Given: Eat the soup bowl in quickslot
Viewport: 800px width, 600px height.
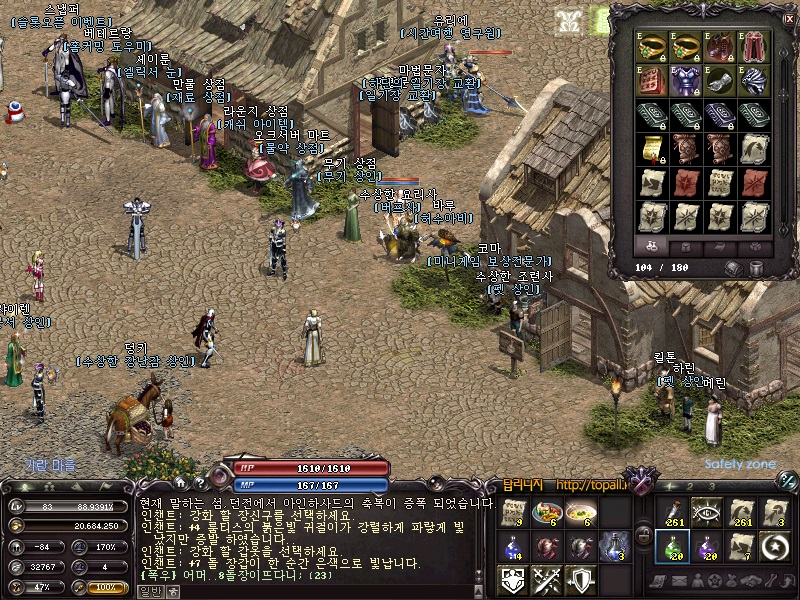Looking at the screenshot, I should [581, 513].
